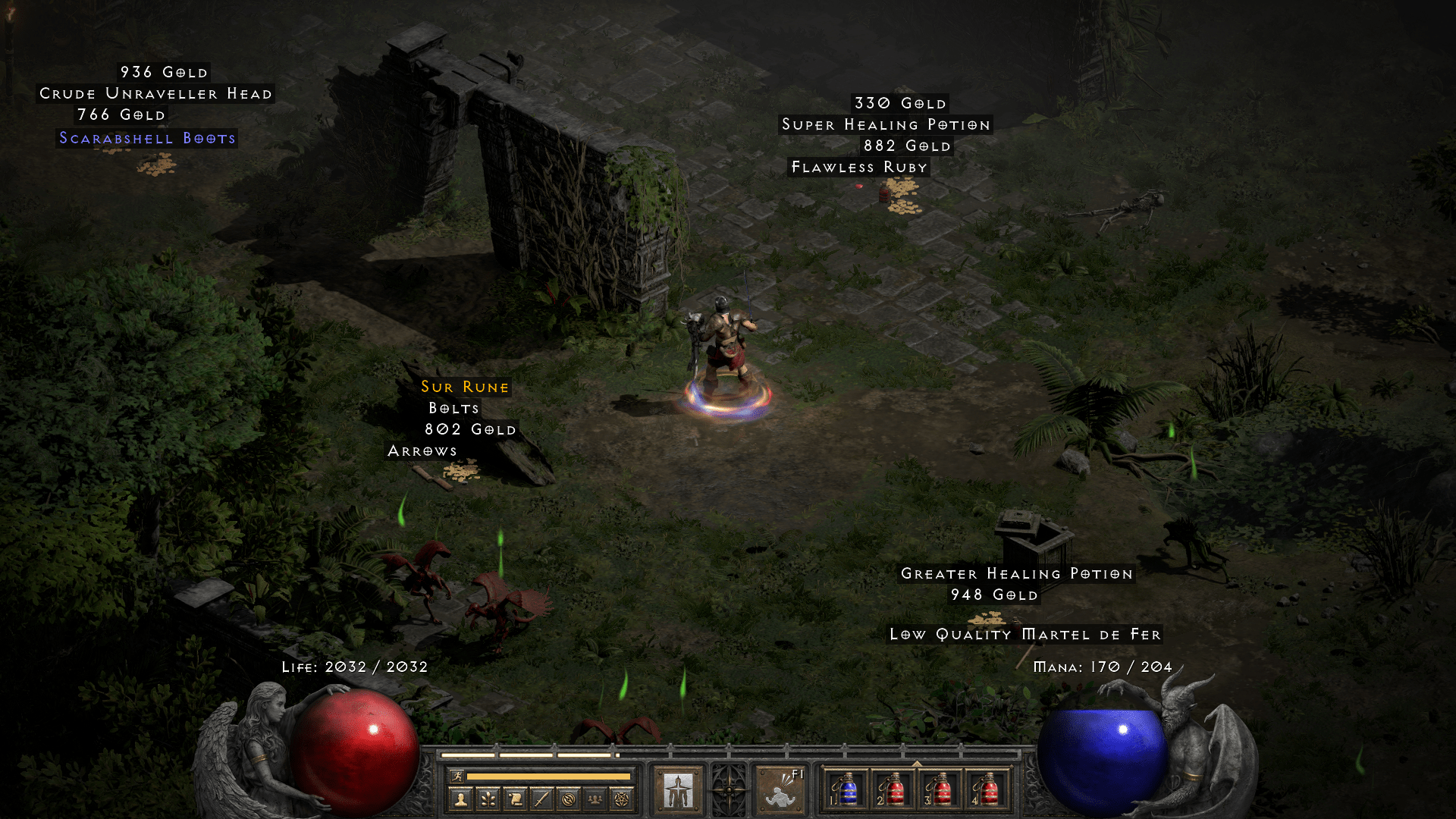Screen dimensions: 1456x819
Task: Pick up the Flawless Ruby
Action: click(x=858, y=167)
